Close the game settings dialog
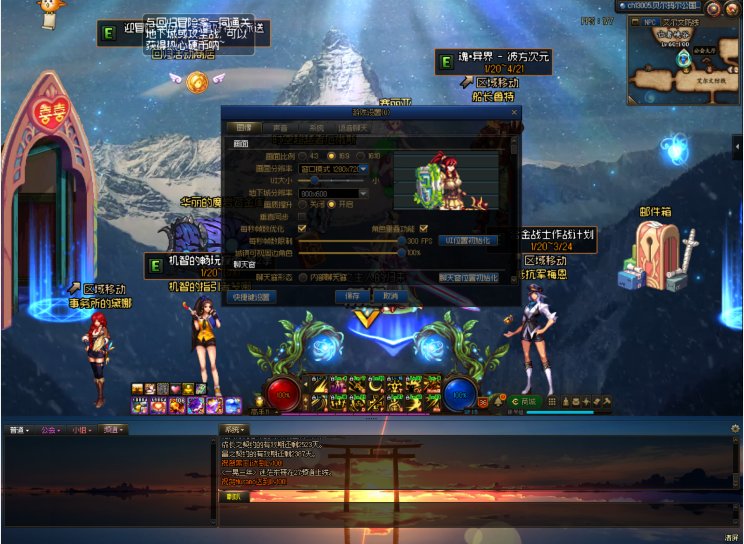Screen dimensions: 744x544 point(514,113)
